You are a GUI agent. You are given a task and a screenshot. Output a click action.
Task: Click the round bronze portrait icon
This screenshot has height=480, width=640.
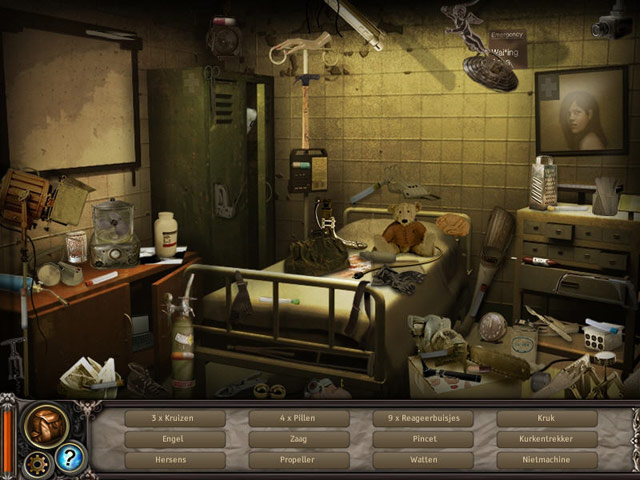pos(46,424)
